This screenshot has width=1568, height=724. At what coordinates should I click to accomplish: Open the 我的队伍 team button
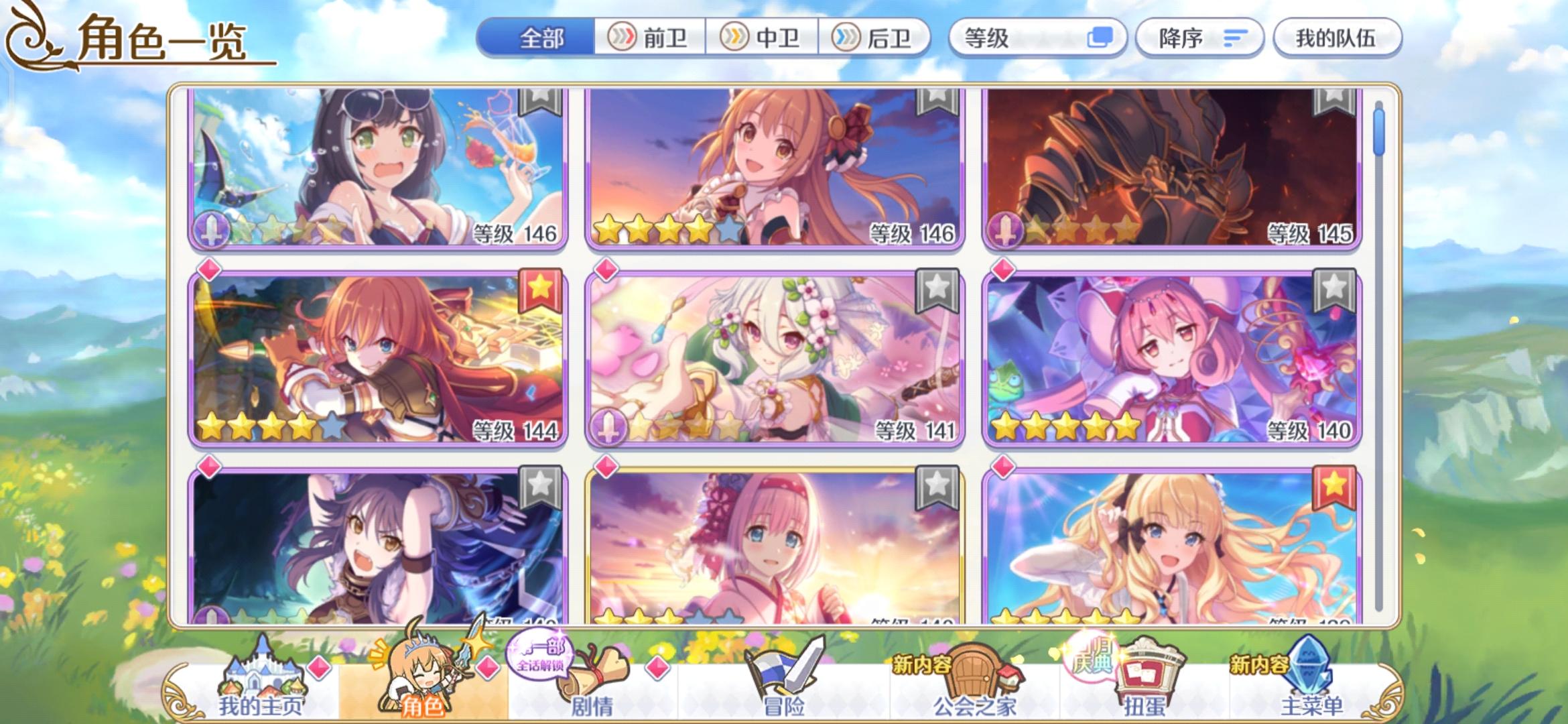pyautogui.click(x=1337, y=38)
